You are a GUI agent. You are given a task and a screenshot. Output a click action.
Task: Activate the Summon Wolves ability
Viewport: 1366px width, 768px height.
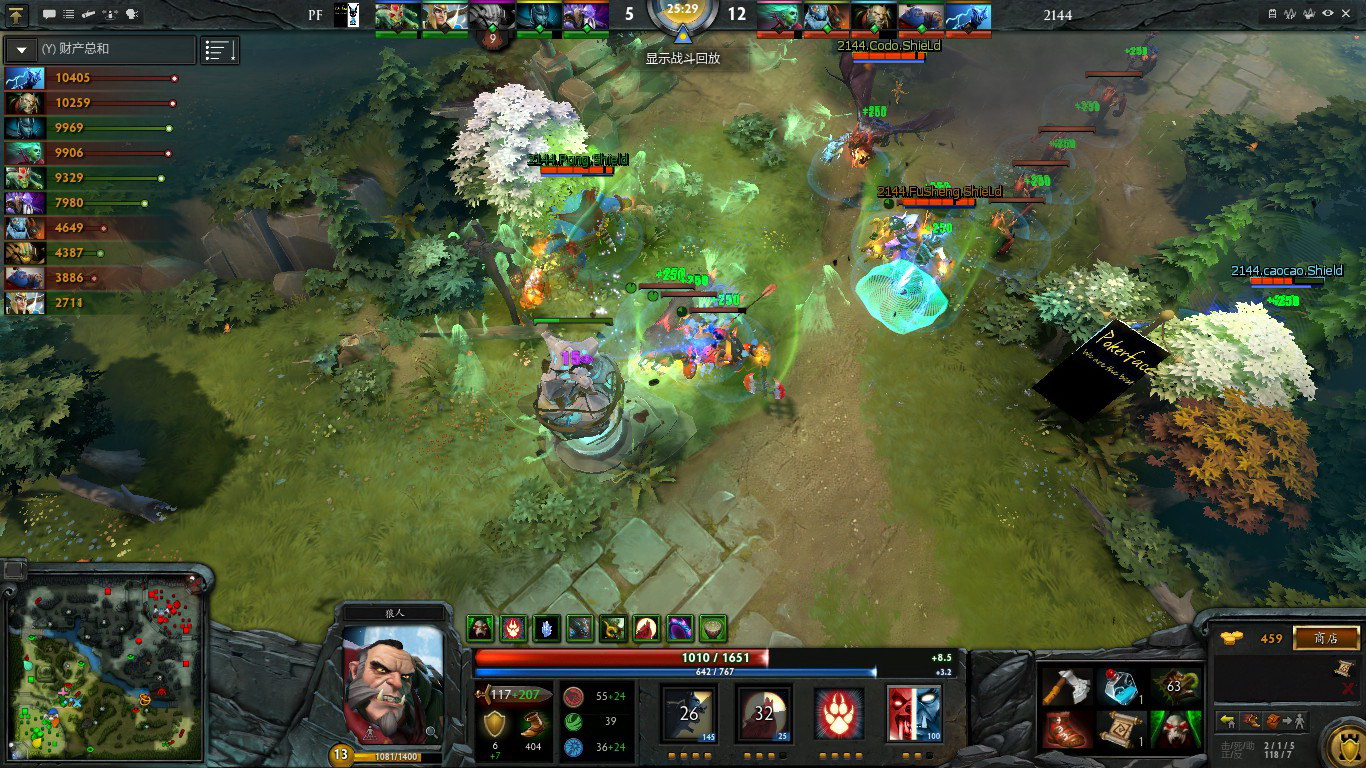[x=688, y=713]
